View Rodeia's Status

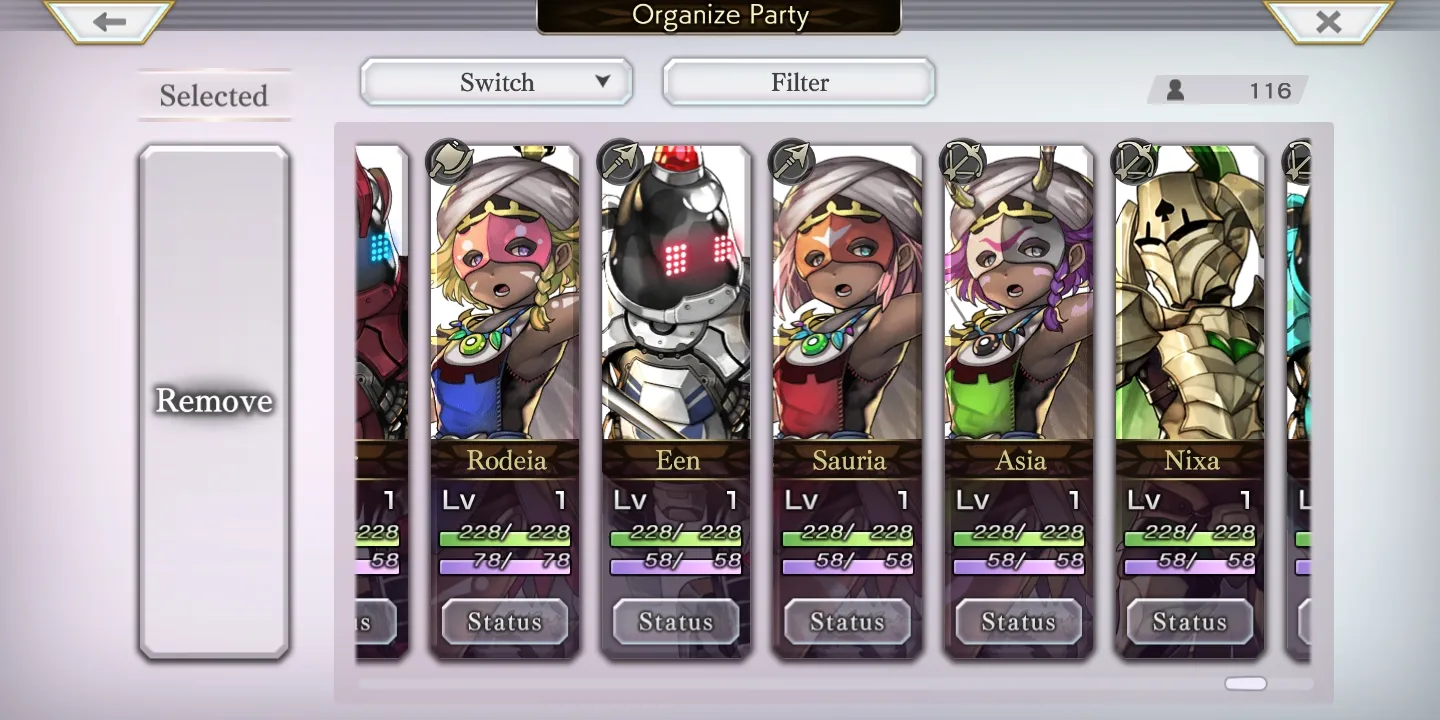tap(505, 622)
